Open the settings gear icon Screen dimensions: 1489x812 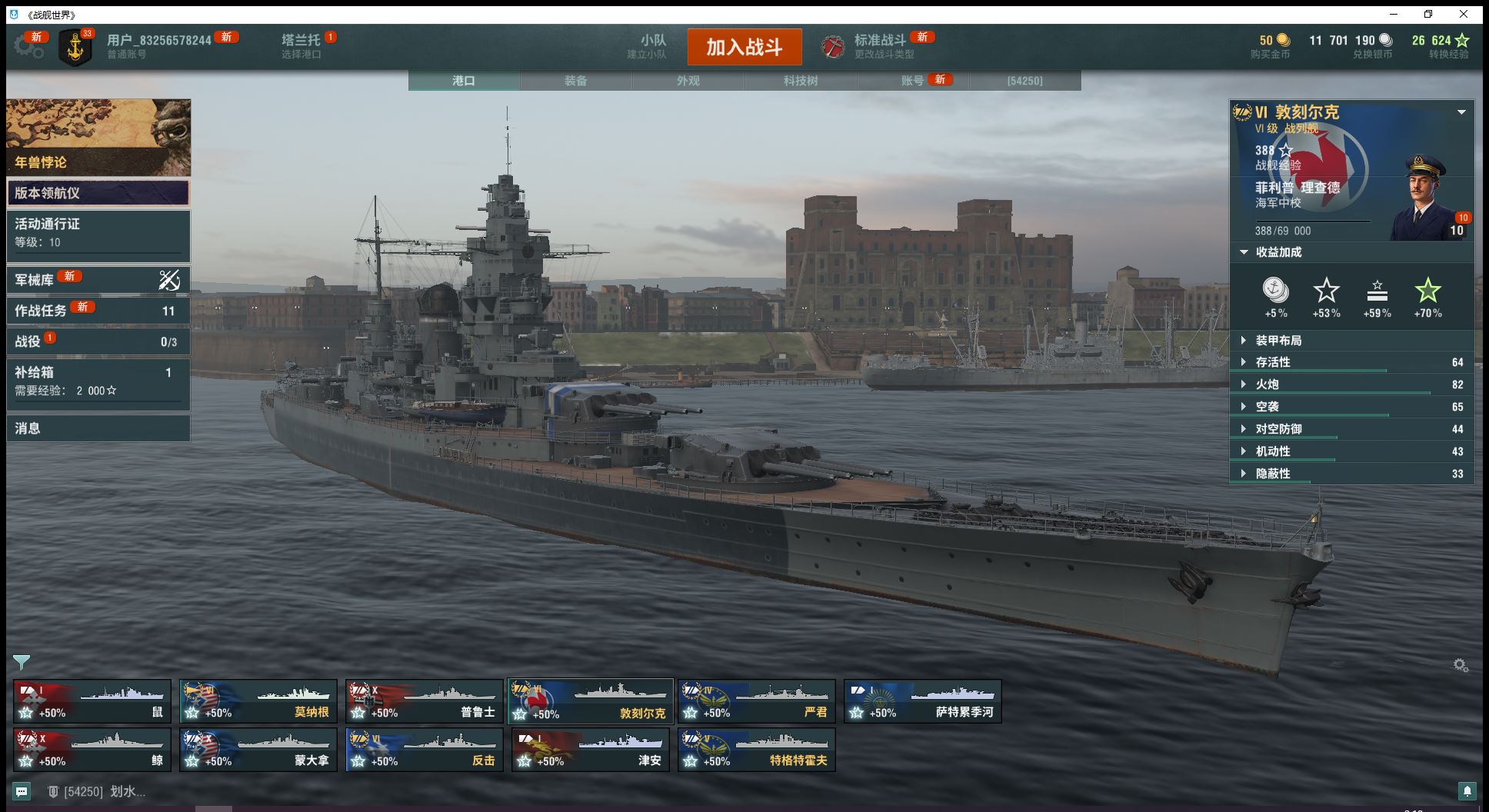point(28,47)
